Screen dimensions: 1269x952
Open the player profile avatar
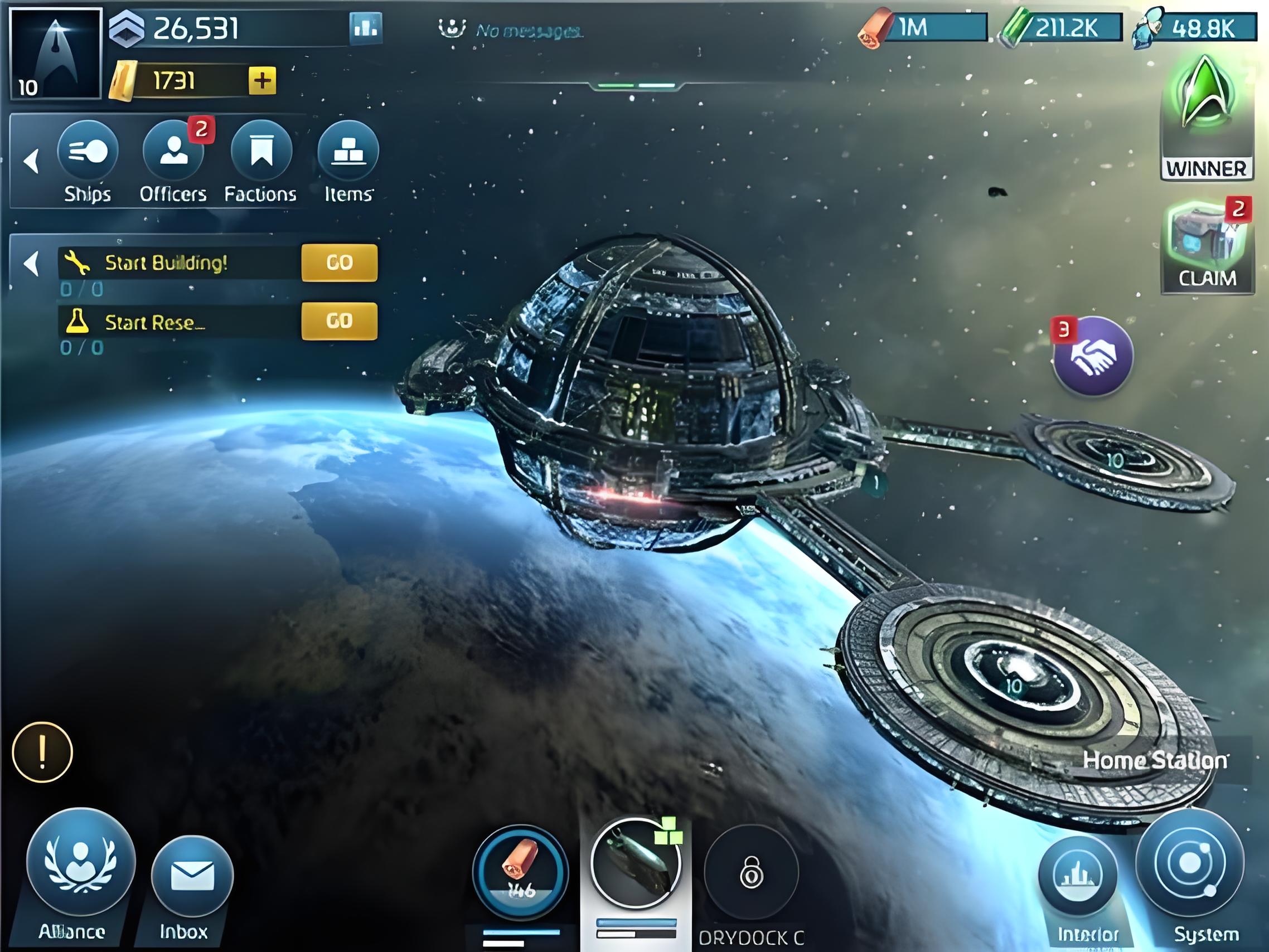pyautogui.click(x=56, y=54)
